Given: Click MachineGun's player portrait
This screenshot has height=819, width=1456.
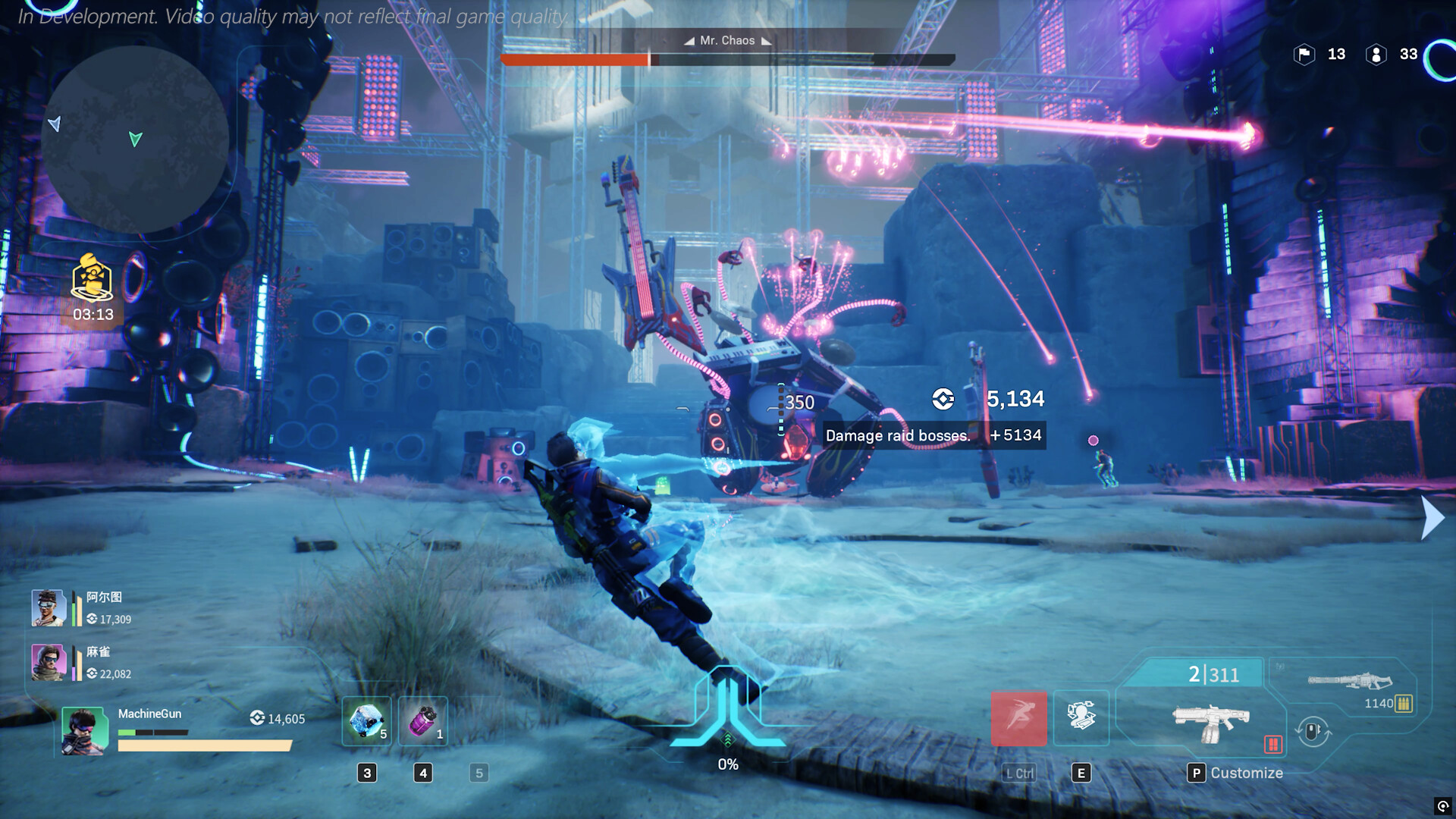Looking at the screenshot, I should (84, 731).
